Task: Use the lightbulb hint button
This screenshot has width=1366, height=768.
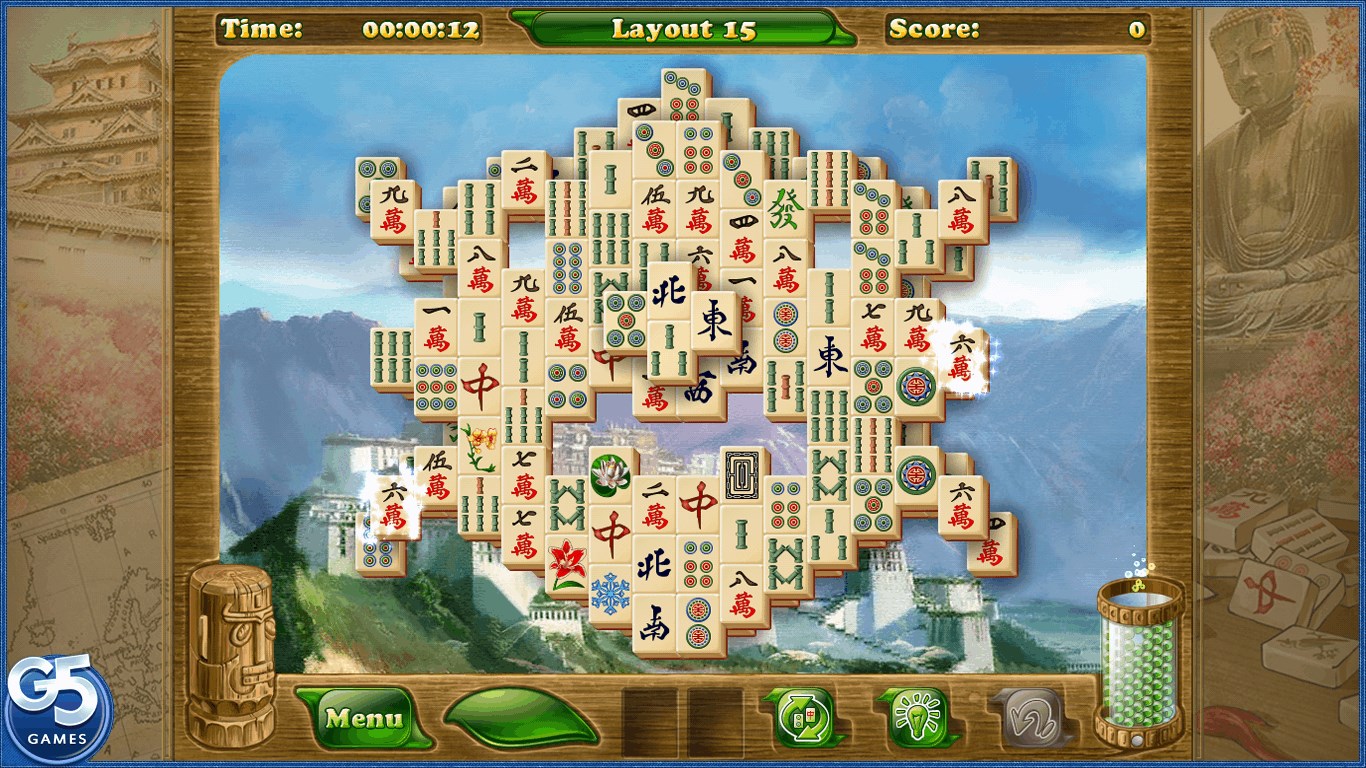Action: coord(916,717)
